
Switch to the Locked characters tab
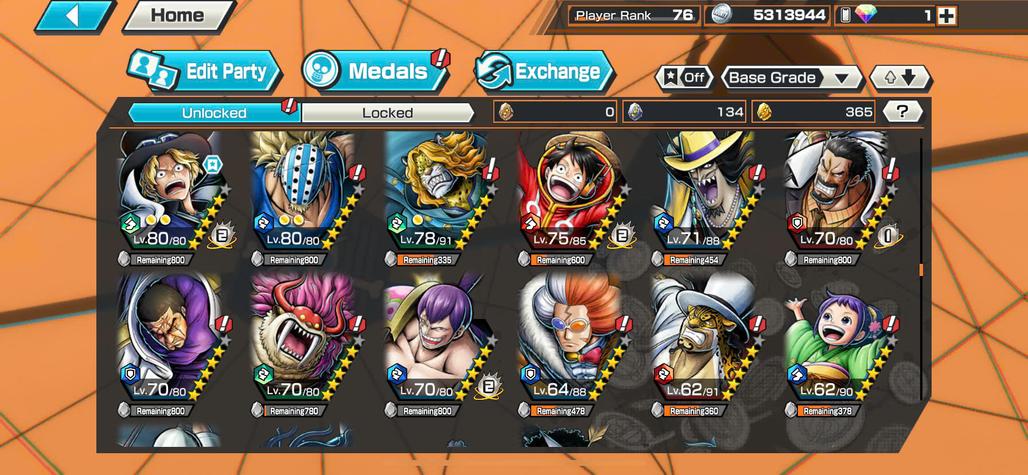(x=387, y=113)
